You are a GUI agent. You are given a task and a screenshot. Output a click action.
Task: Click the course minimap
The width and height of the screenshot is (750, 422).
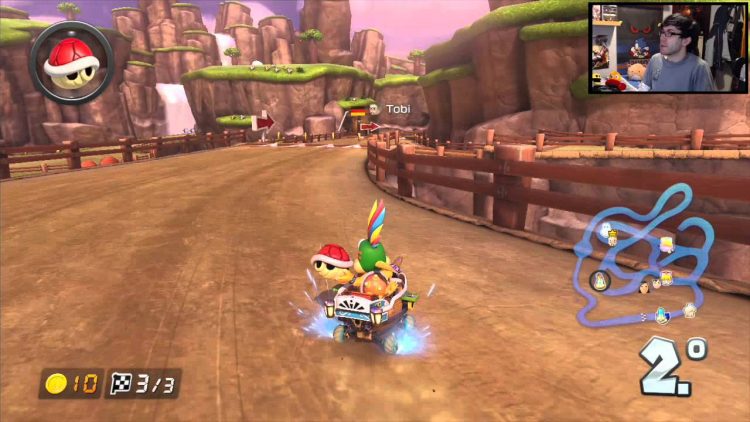pos(648,260)
